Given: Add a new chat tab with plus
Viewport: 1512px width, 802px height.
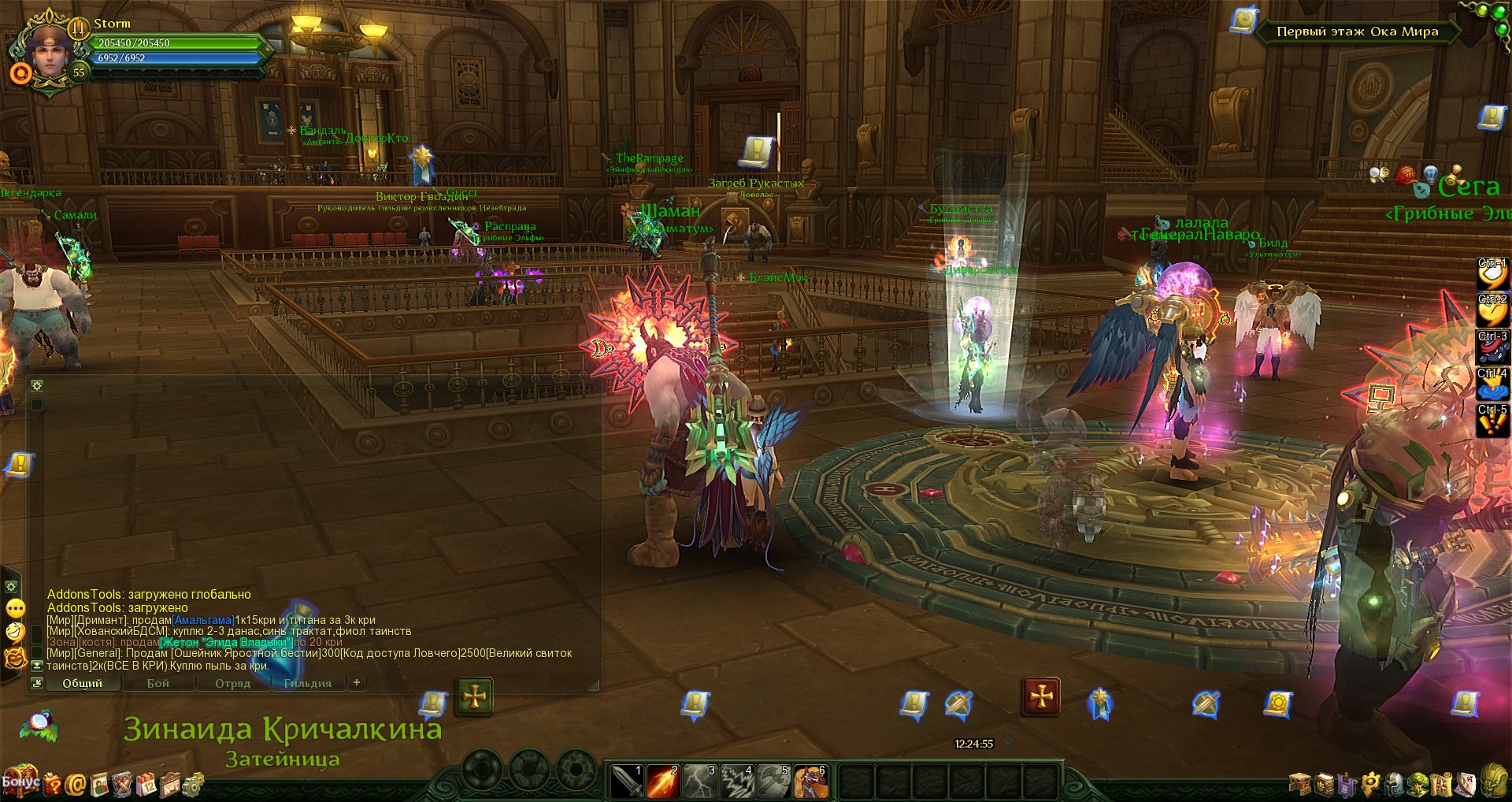Looking at the screenshot, I should pyautogui.click(x=357, y=682).
